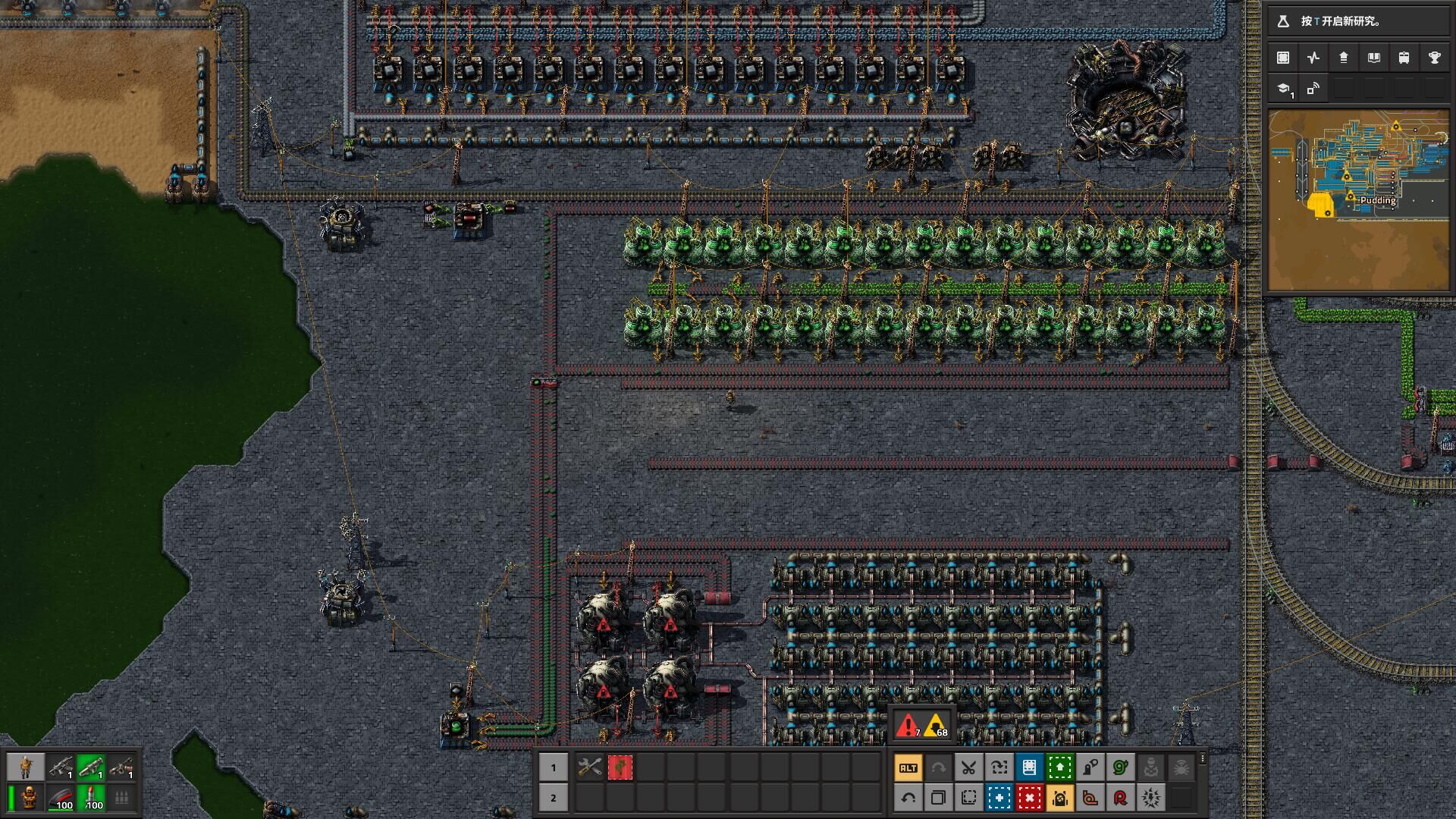The image size is (1456, 819).
Task: Open the Factoriopedia book icon
Action: click(x=1373, y=58)
